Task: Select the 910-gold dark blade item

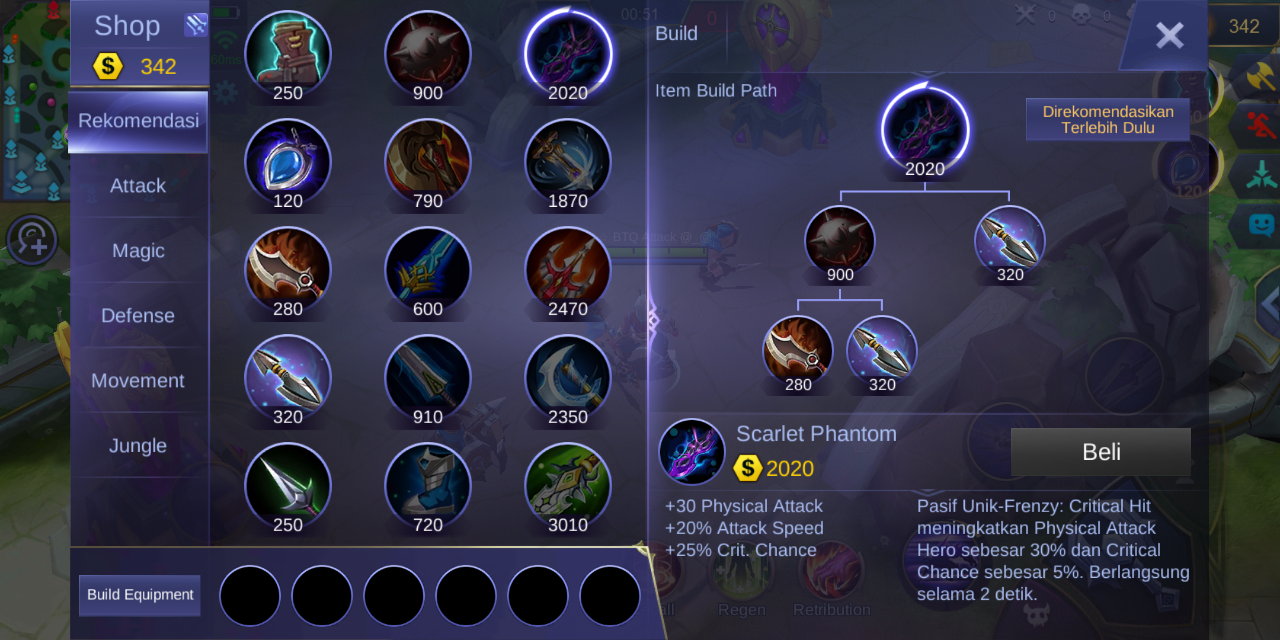Action: pos(428,376)
